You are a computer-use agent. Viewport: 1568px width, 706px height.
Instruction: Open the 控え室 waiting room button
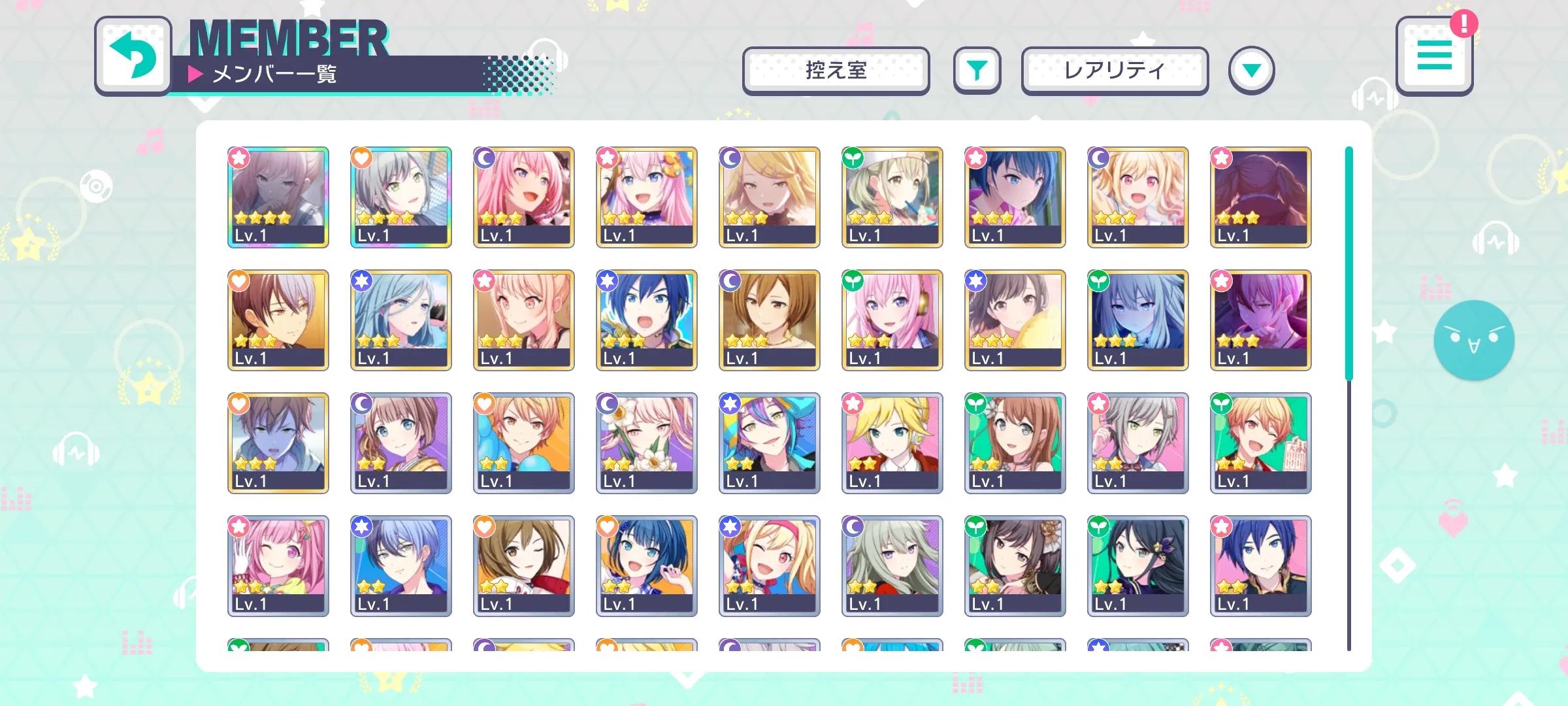click(x=836, y=71)
